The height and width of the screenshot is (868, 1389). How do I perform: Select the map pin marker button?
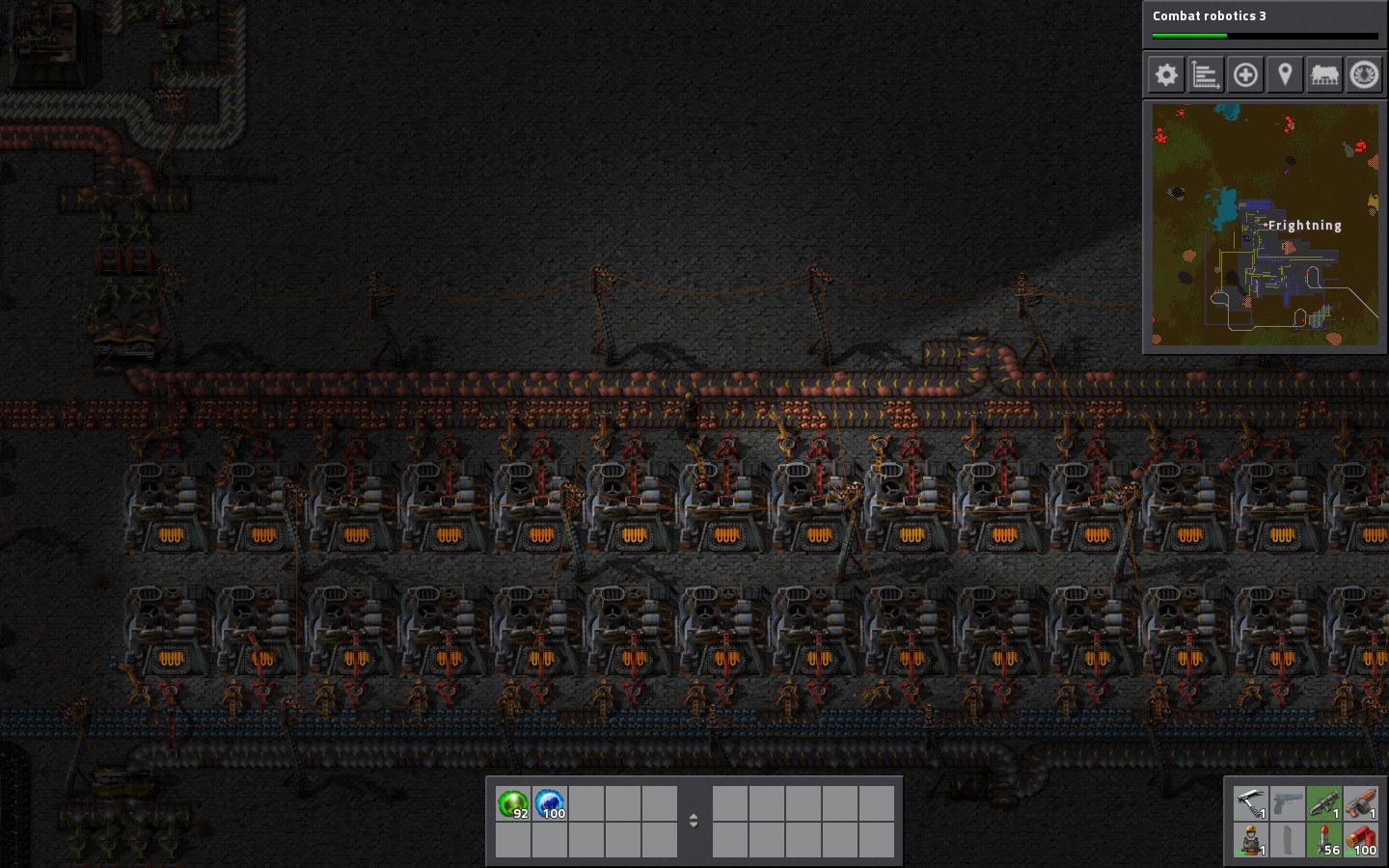(1285, 75)
